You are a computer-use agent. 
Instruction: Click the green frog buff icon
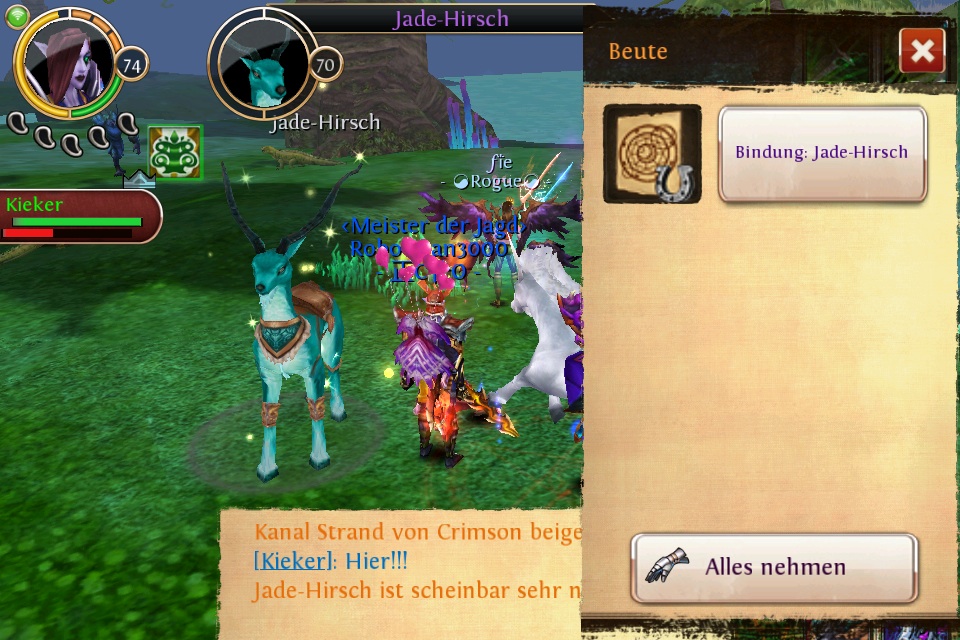pos(175,152)
